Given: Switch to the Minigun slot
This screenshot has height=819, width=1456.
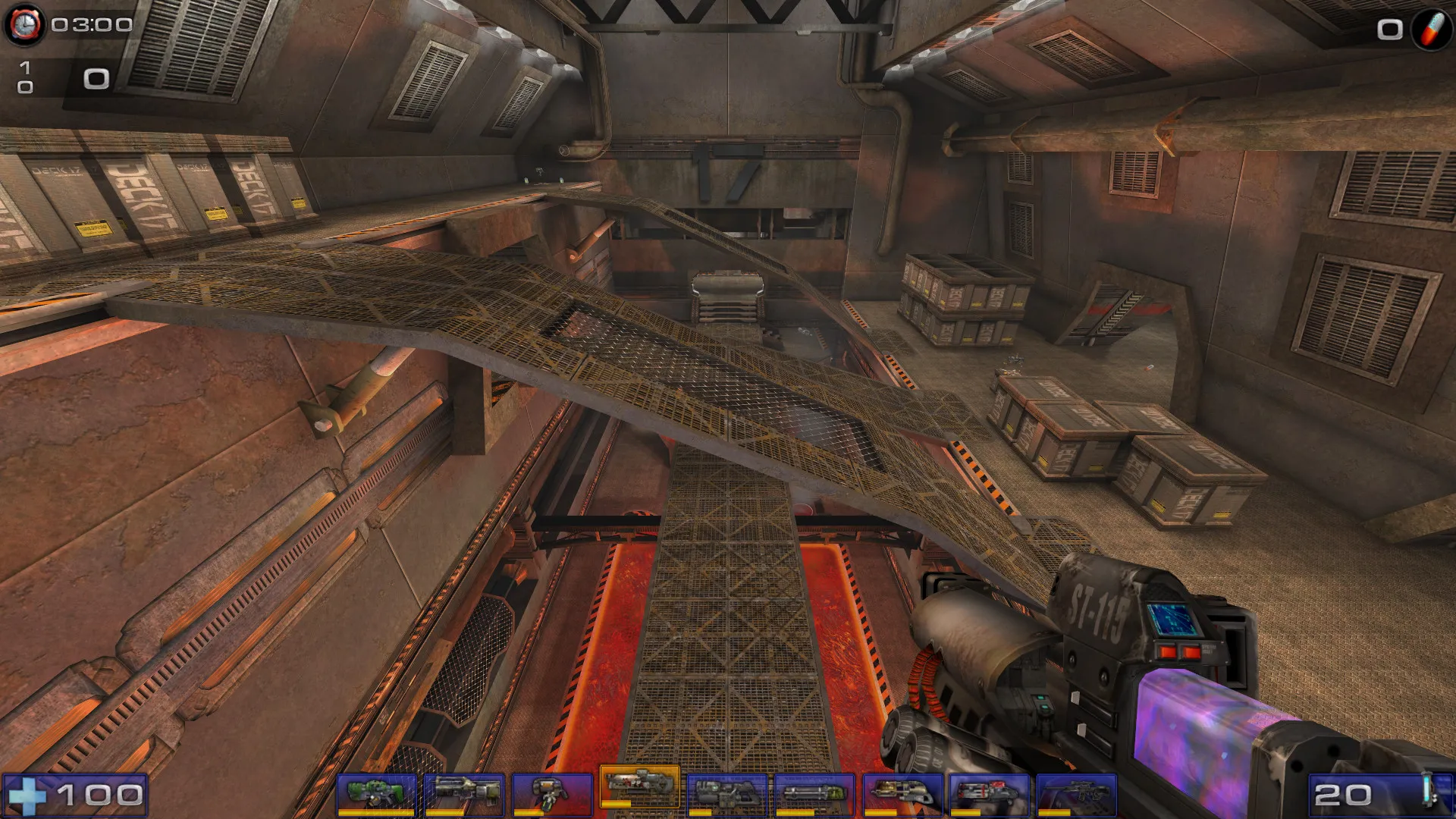Looking at the screenshot, I should [x=814, y=794].
